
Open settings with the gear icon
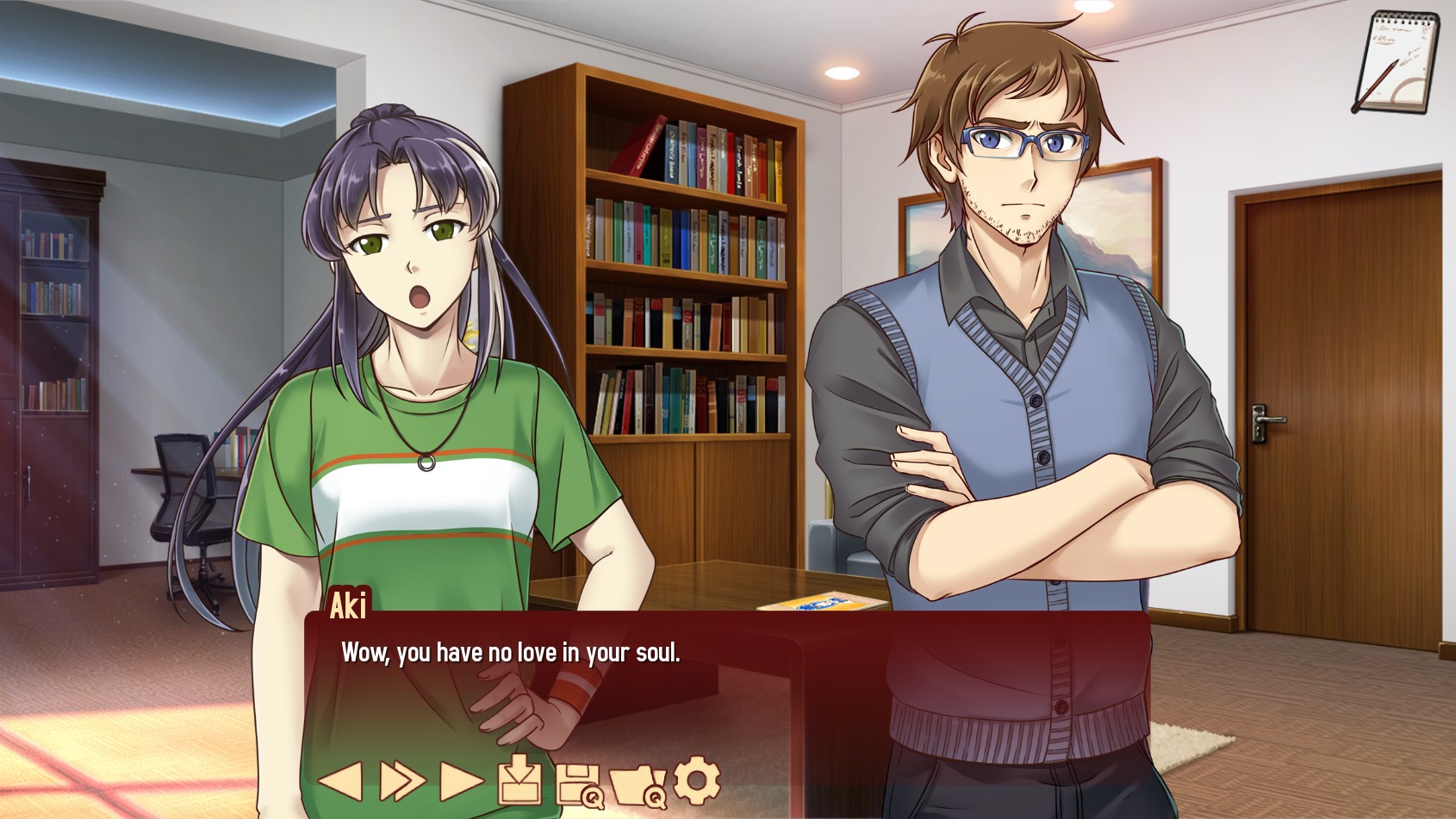(696, 779)
